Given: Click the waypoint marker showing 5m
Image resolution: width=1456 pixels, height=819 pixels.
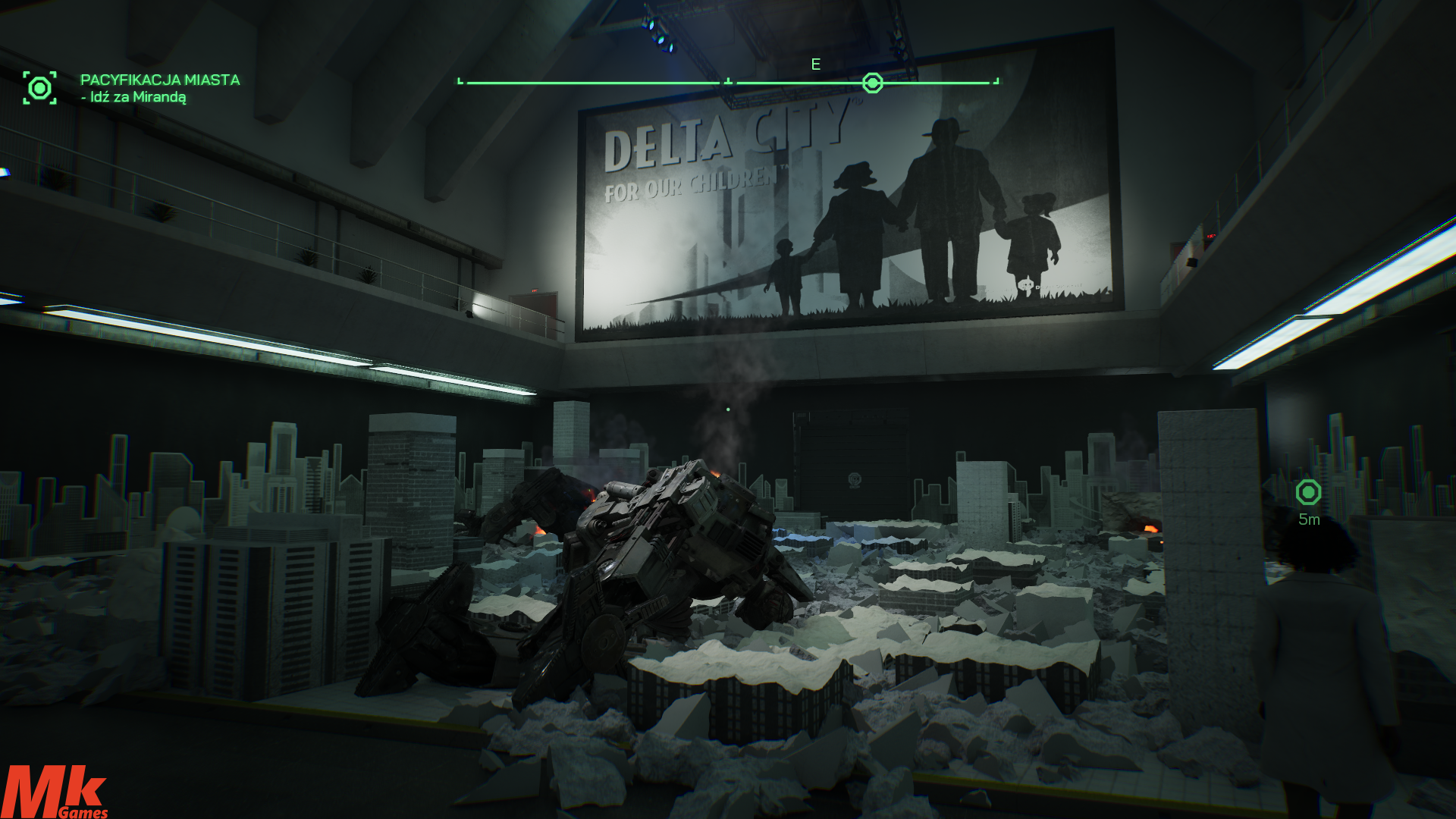Looking at the screenshot, I should coord(1308,493).
